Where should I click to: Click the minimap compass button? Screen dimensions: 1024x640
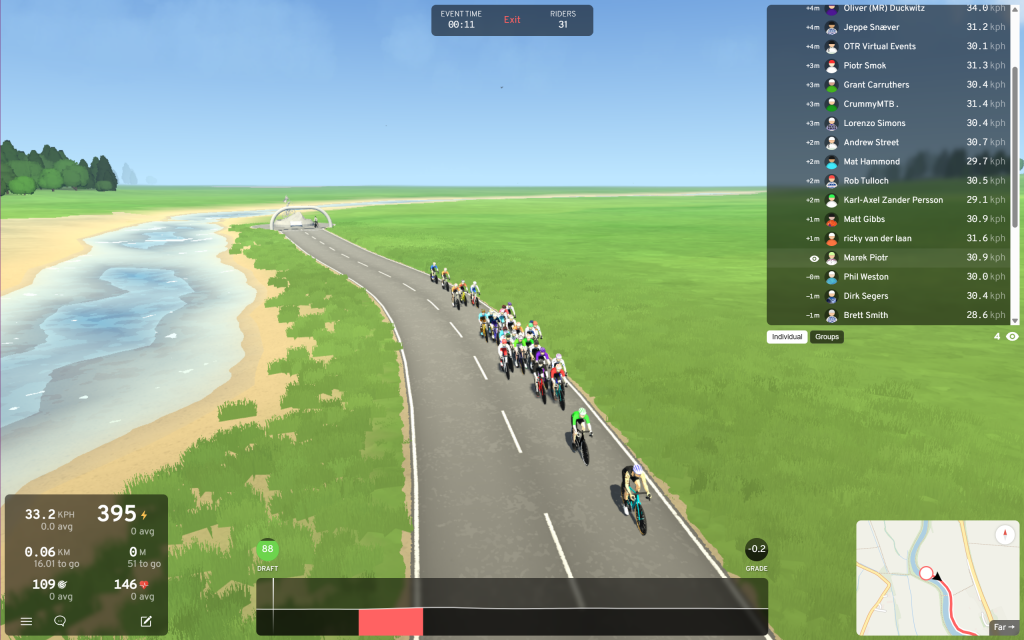click(x=1004, y=535)
